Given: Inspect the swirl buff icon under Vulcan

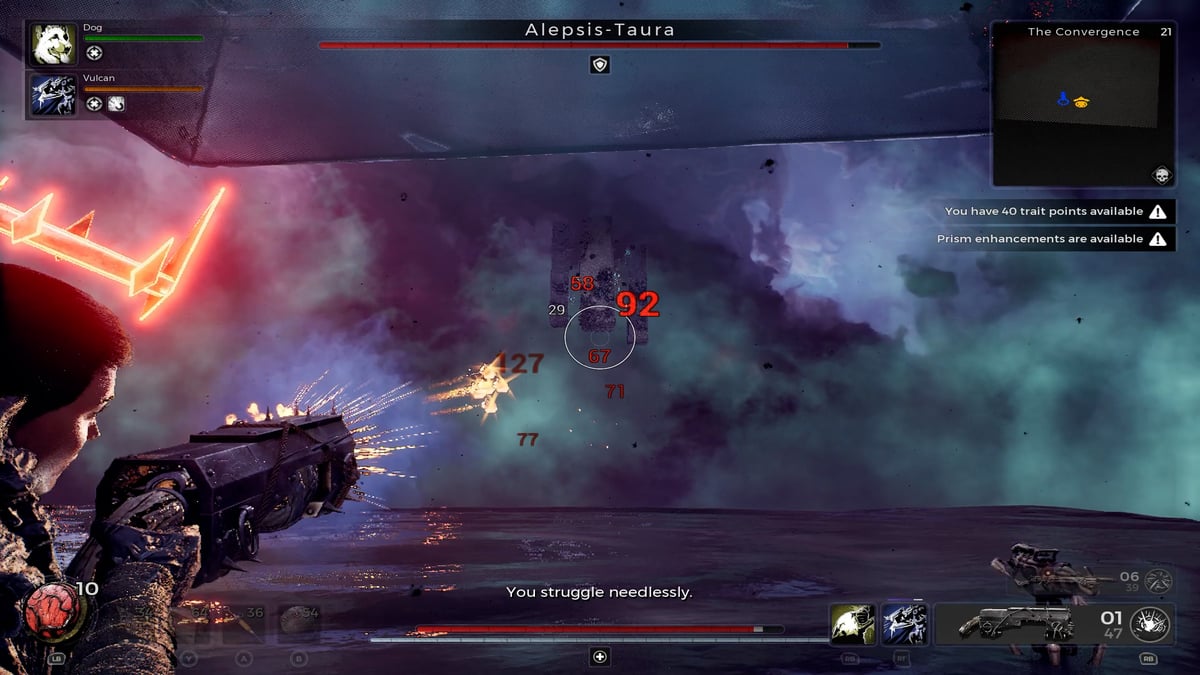Looking at the screenshot, I should [x=116, y=103].
